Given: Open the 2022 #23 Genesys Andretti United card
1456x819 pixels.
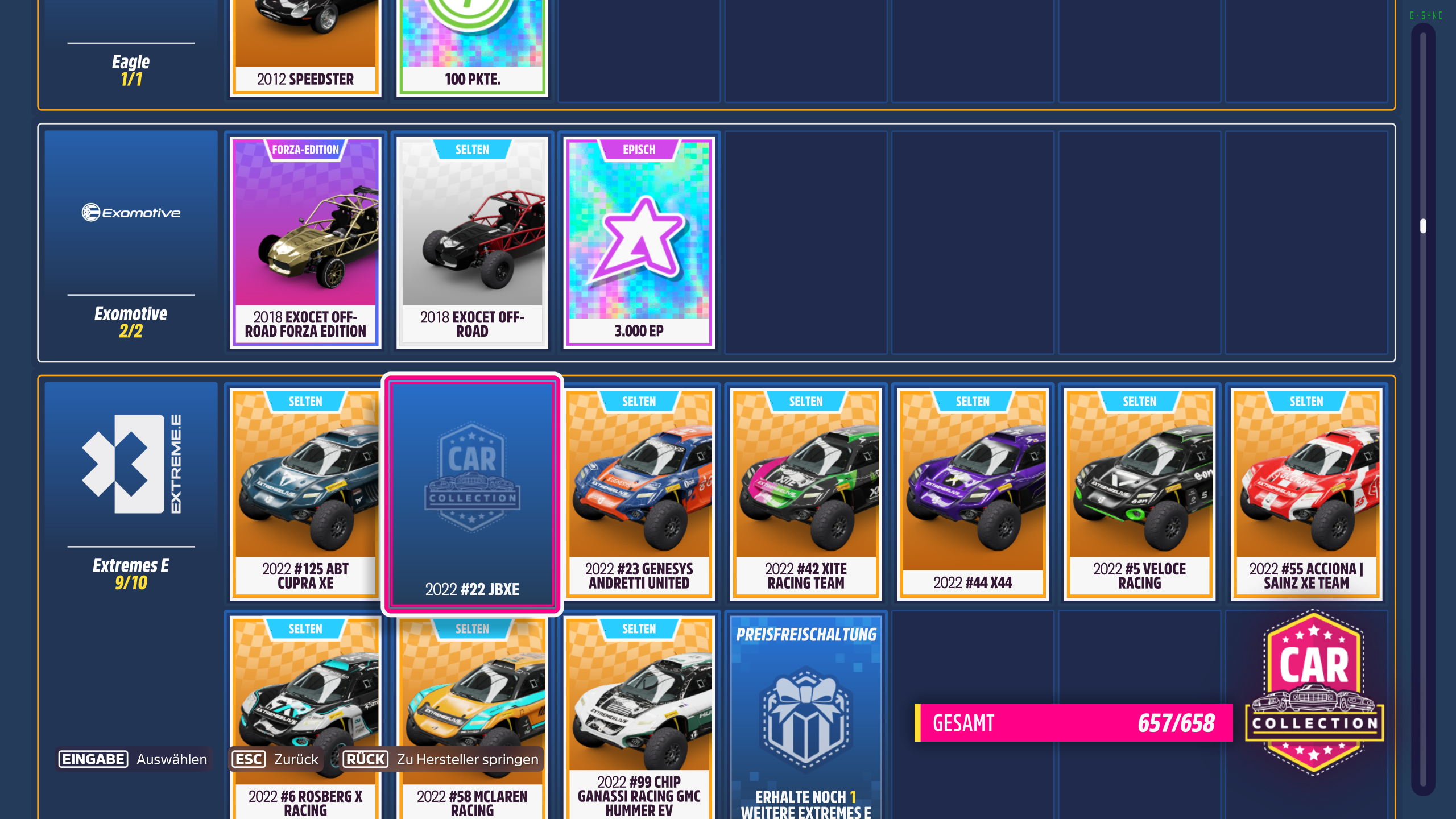Looking at the screenshot, I should pos(639,492).
